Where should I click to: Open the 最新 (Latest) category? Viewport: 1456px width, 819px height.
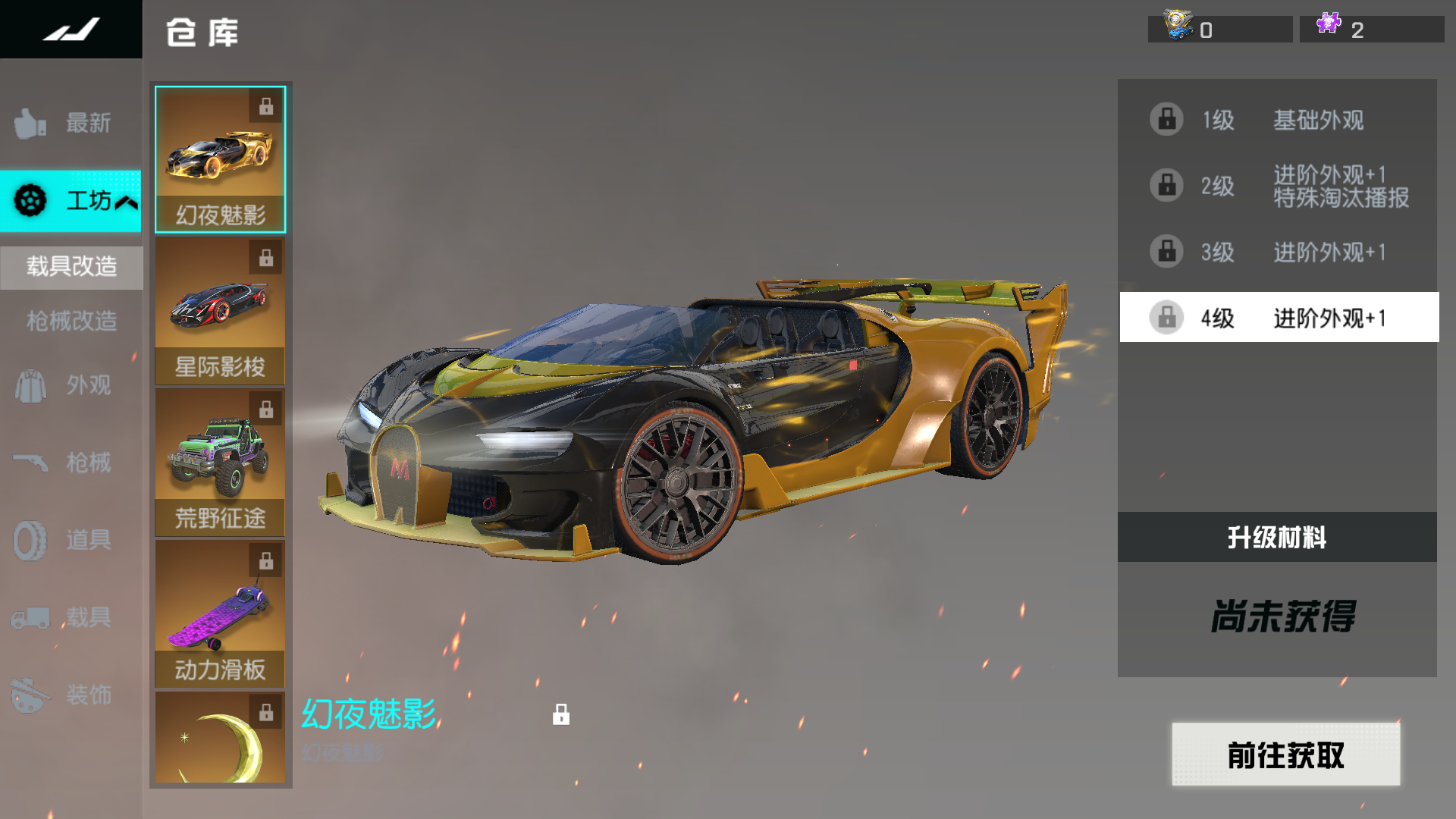pyautogui.click(x=70, y=123)
